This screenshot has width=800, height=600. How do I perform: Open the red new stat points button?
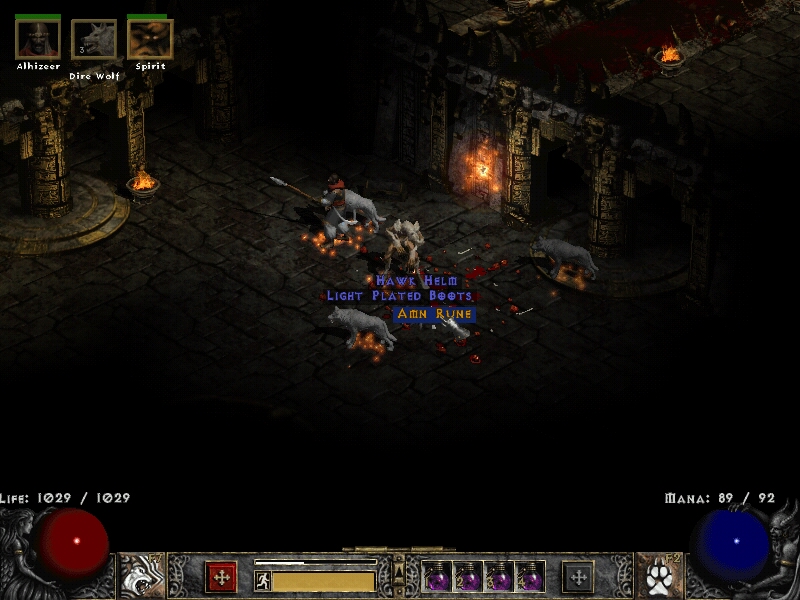221,577
